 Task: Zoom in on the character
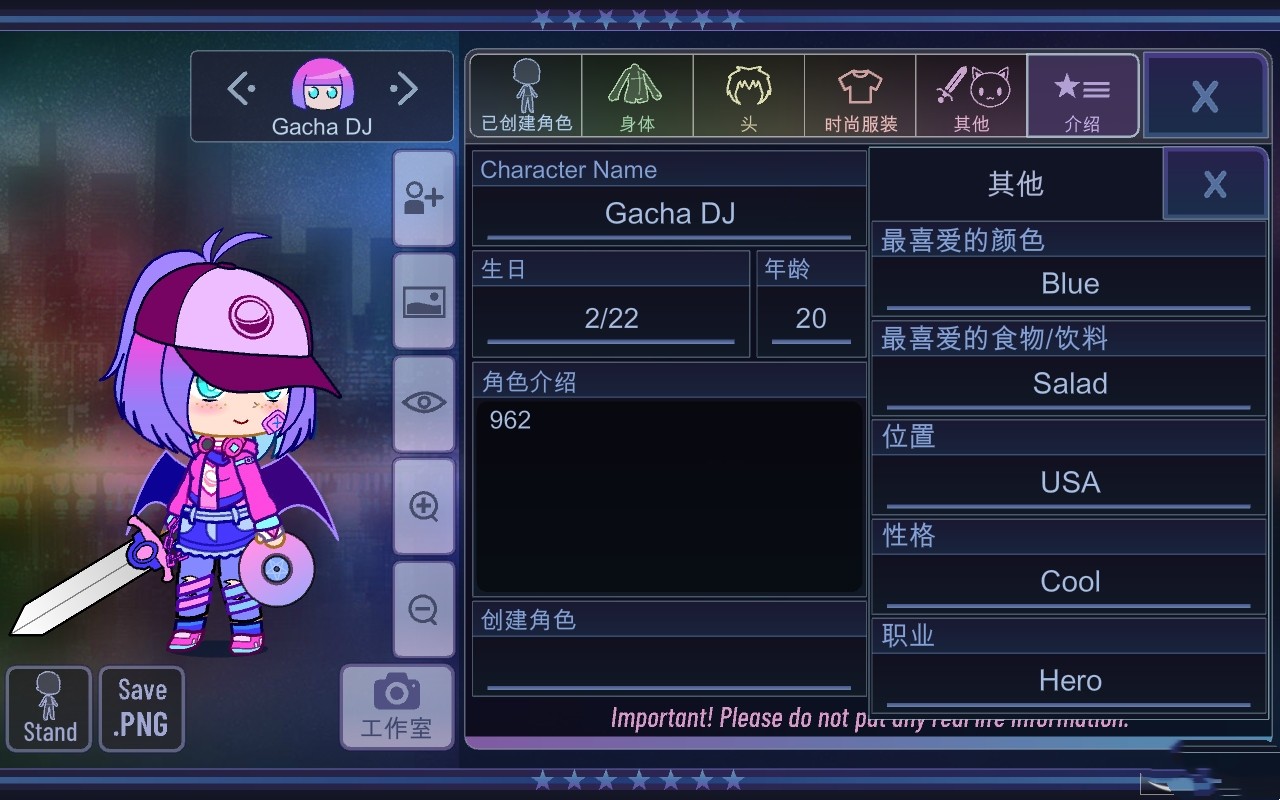pyautogui.click(x=424, y=506)
